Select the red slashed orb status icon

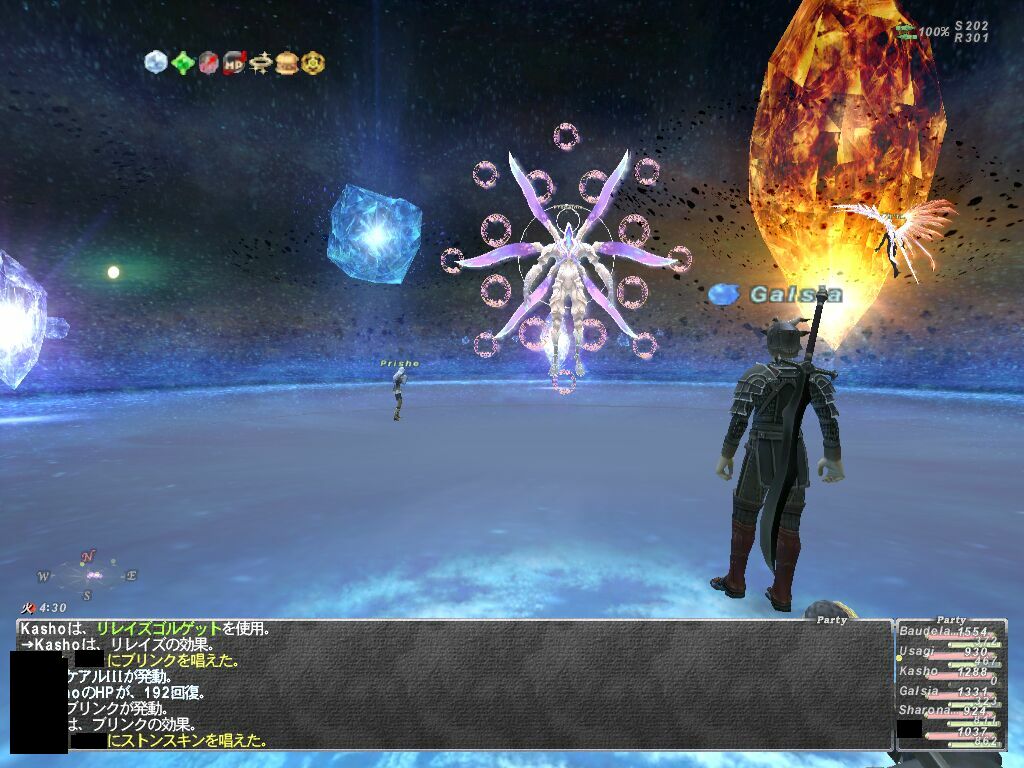(x=208, y=63)
